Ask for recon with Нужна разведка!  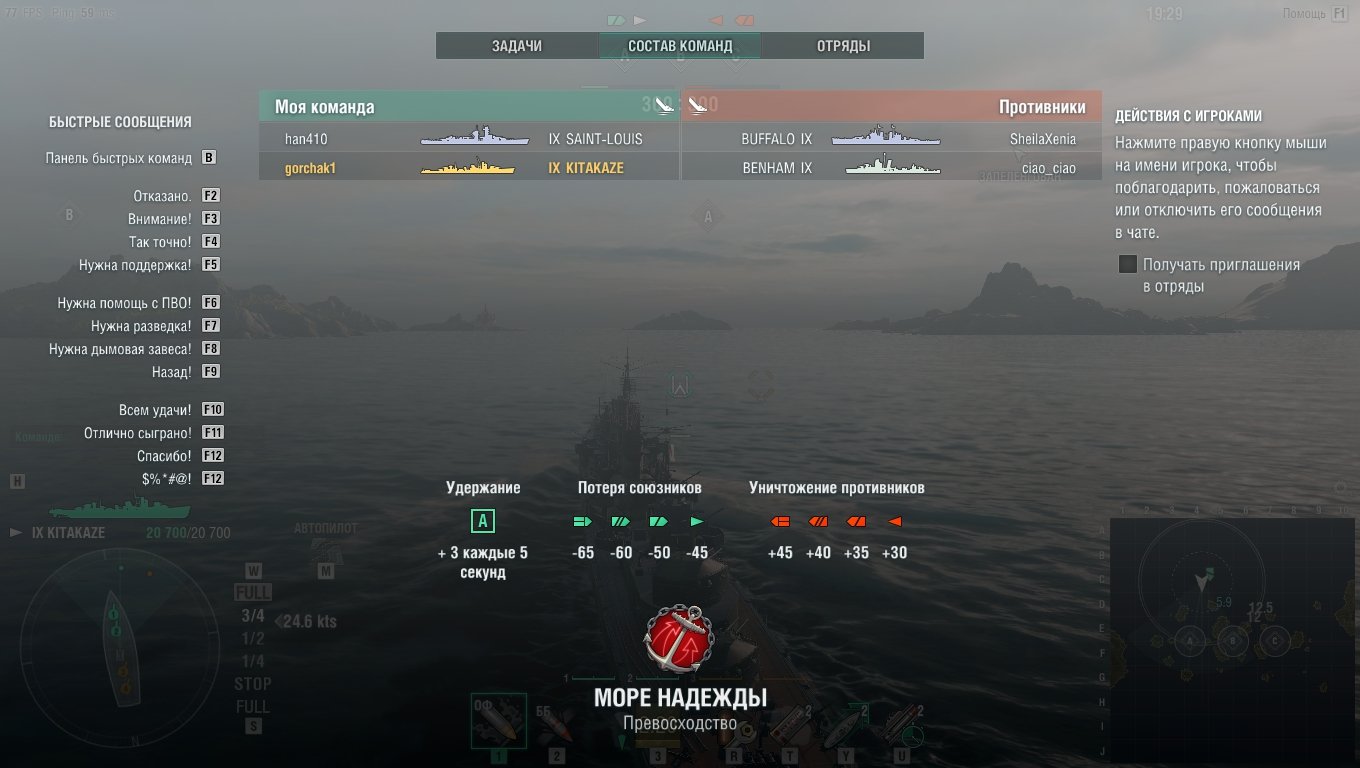140,326
